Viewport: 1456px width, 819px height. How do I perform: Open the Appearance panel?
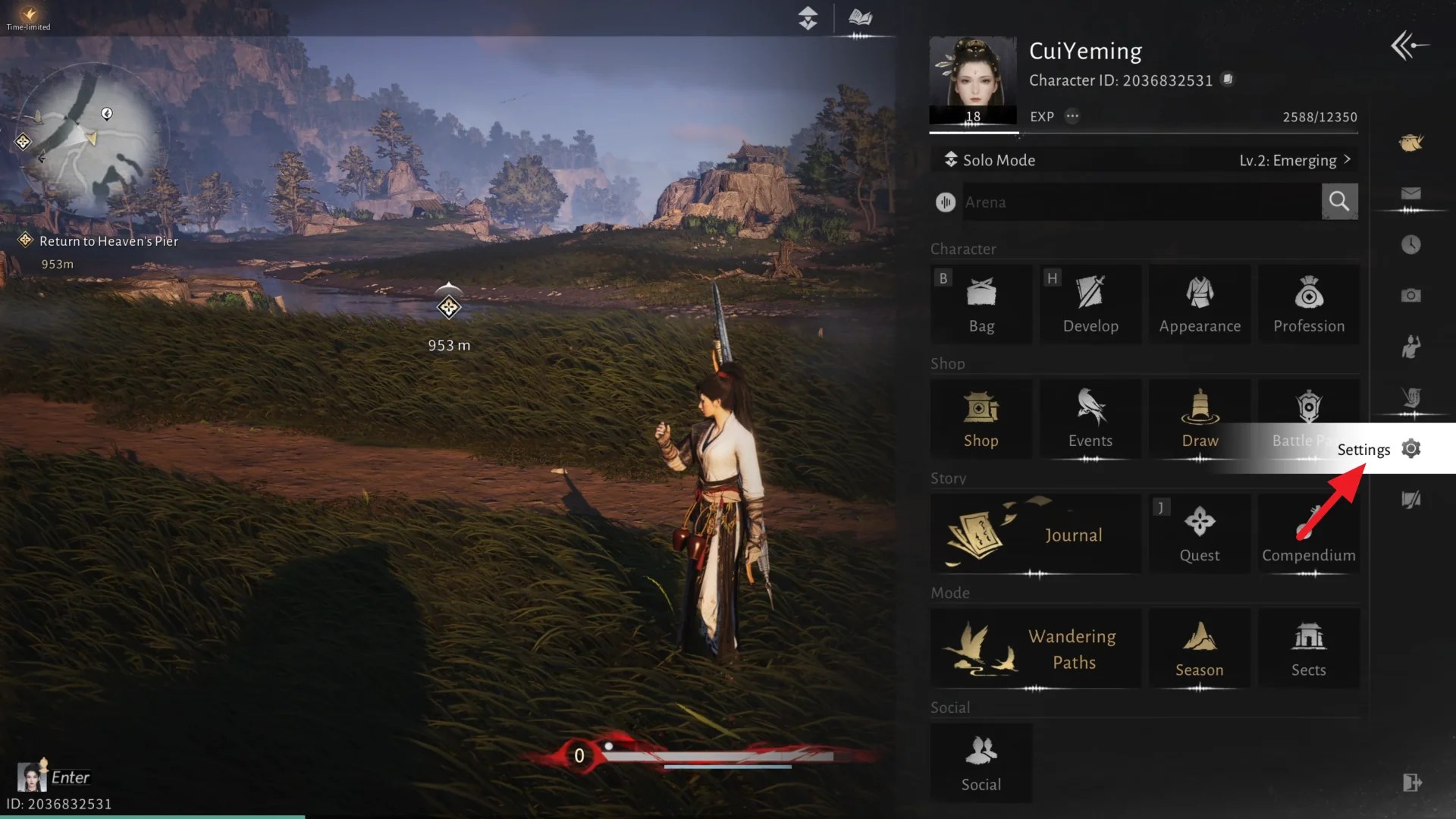pyautogui.click(x=1200, y=303)
